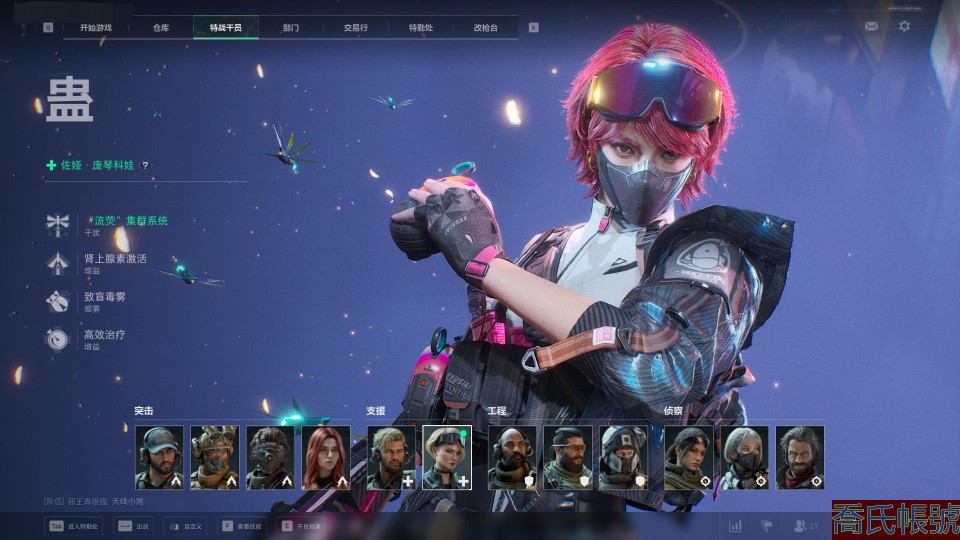Pick the red-haired assault operator portrait

click(x=327, y=458)
